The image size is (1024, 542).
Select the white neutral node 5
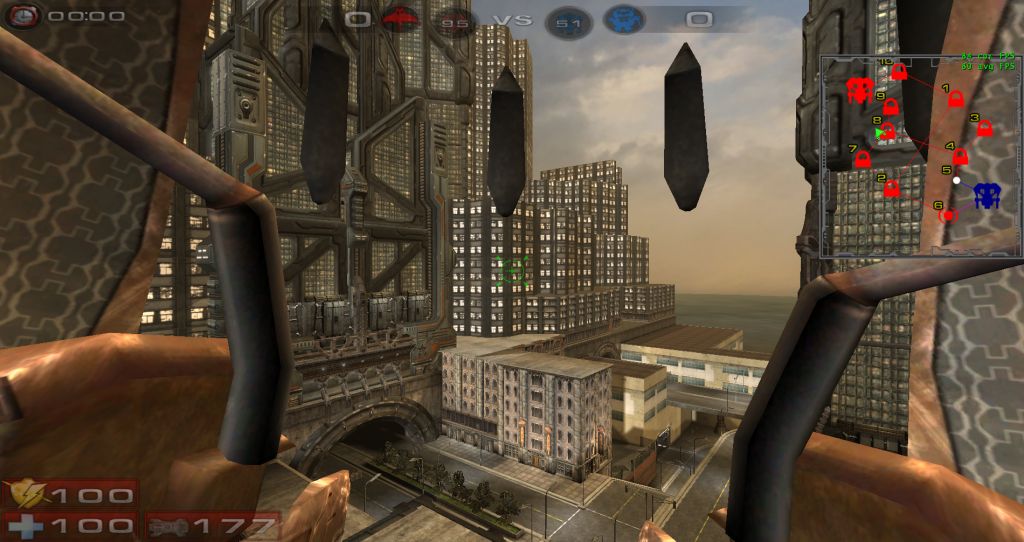tap(957, 180)
